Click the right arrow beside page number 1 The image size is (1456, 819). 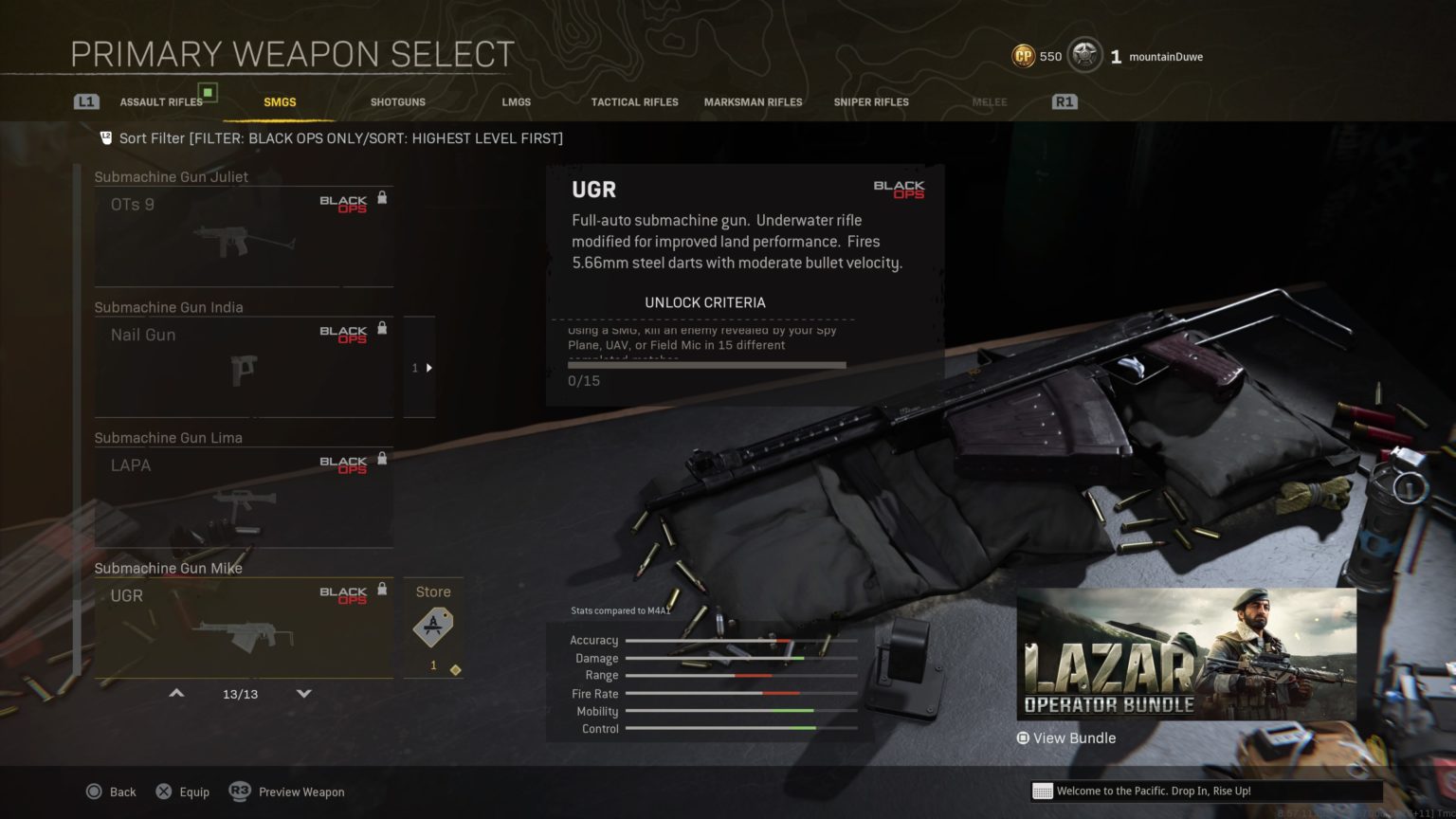tap(428, 368)
